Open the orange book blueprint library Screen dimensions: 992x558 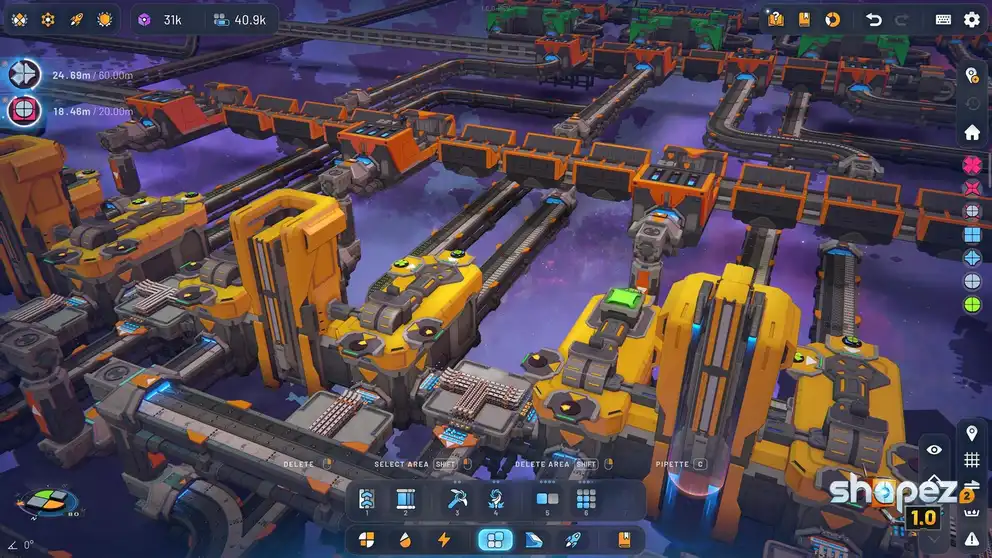[x=804, y=19]
